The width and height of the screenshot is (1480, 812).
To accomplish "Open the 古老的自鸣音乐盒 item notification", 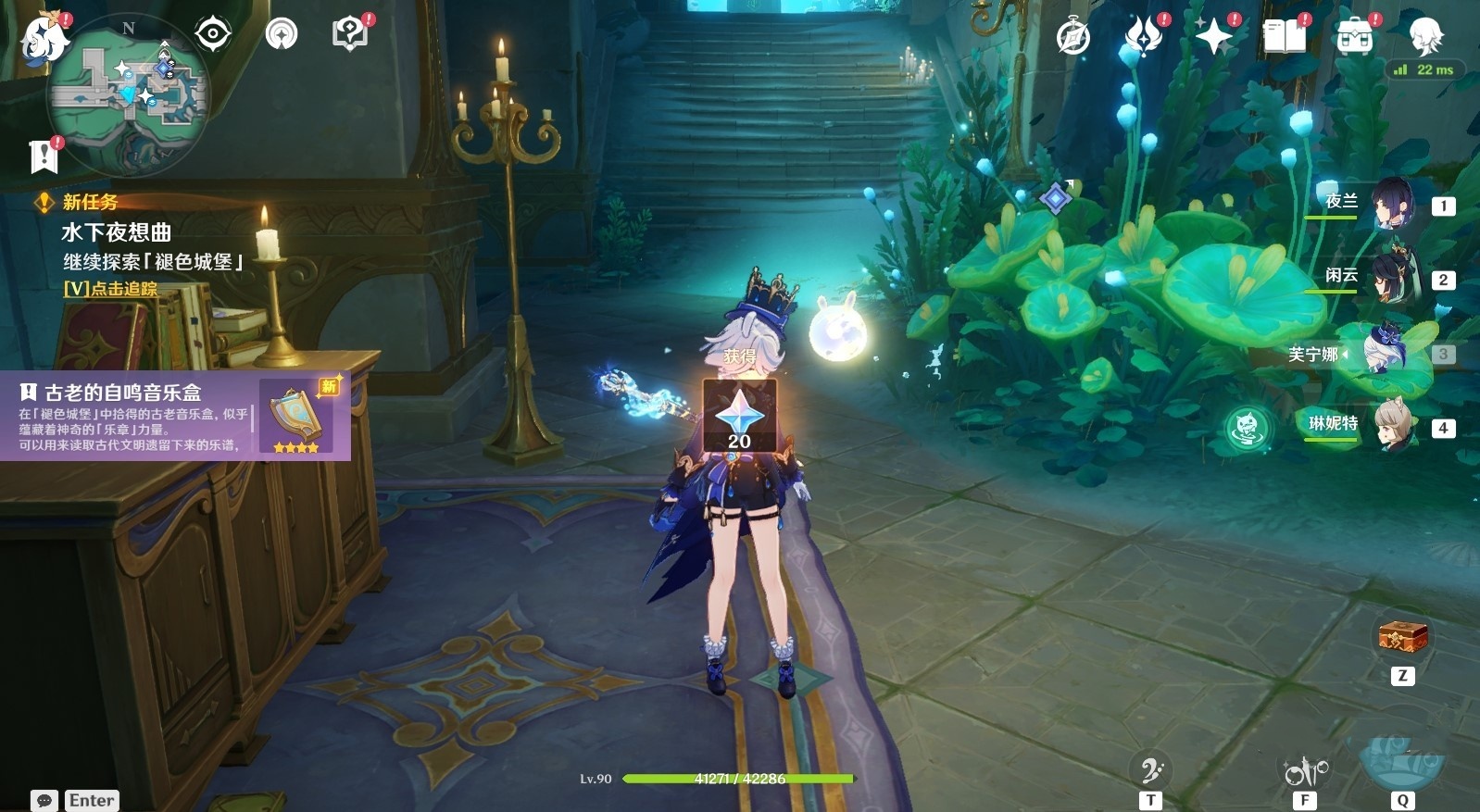I will click(x=175, y=417).
